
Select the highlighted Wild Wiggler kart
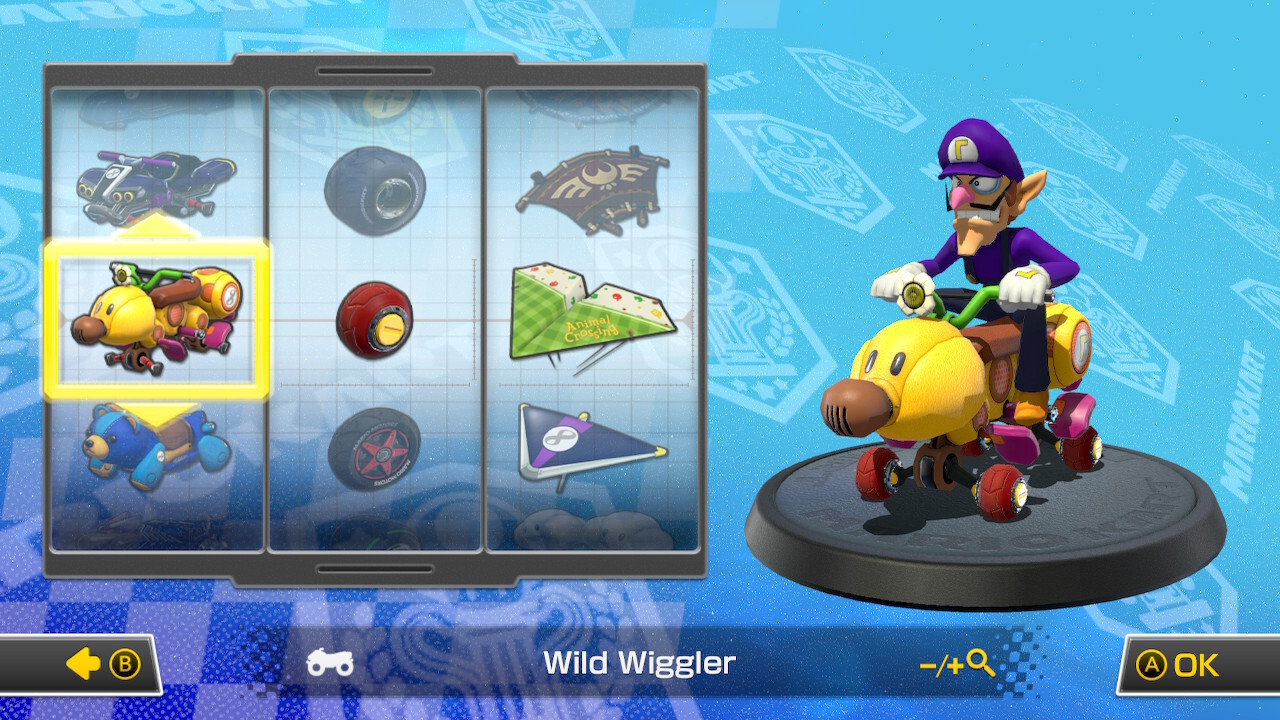(160, 320)
